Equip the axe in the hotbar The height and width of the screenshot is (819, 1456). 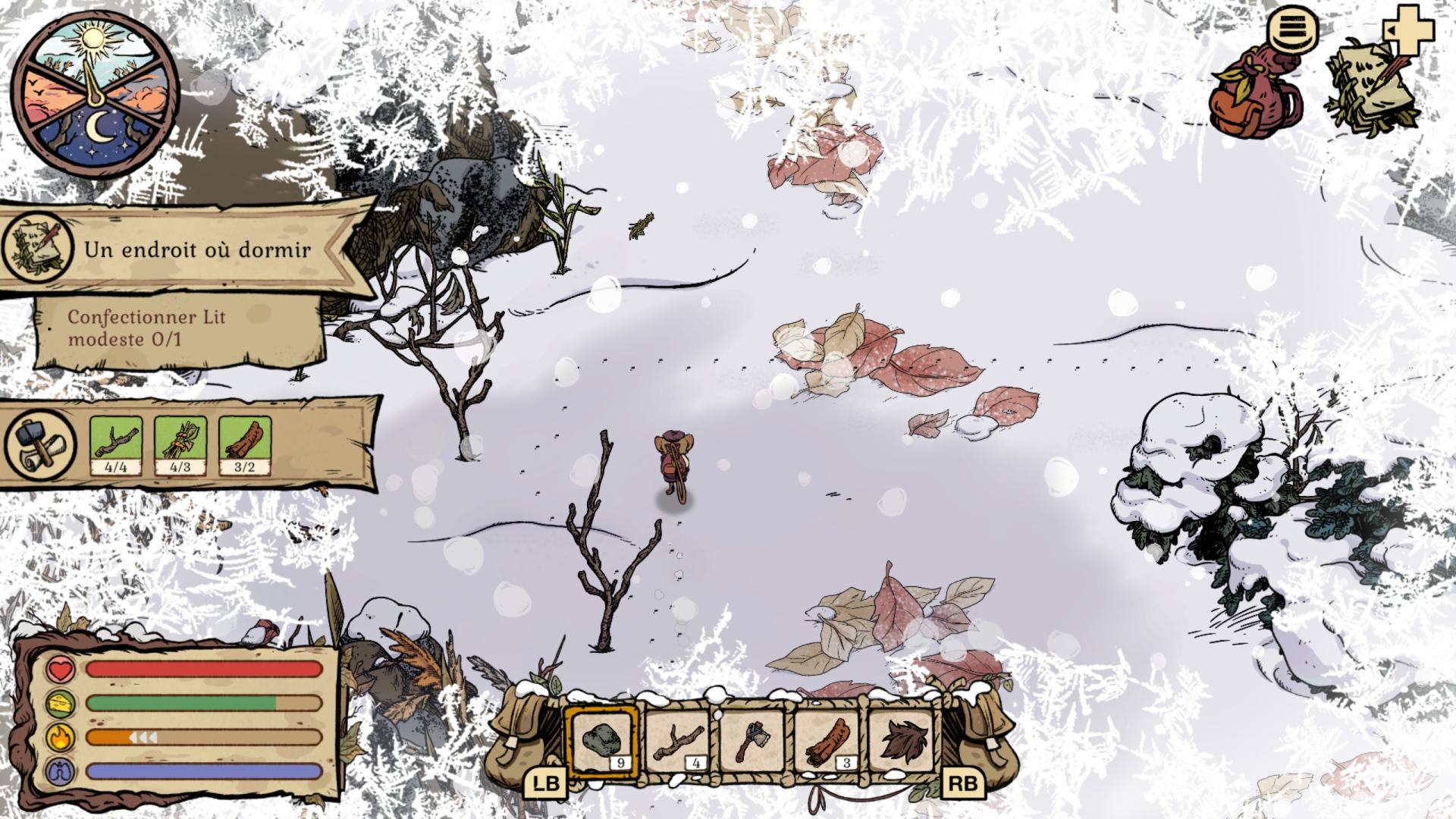pos(751,741)
